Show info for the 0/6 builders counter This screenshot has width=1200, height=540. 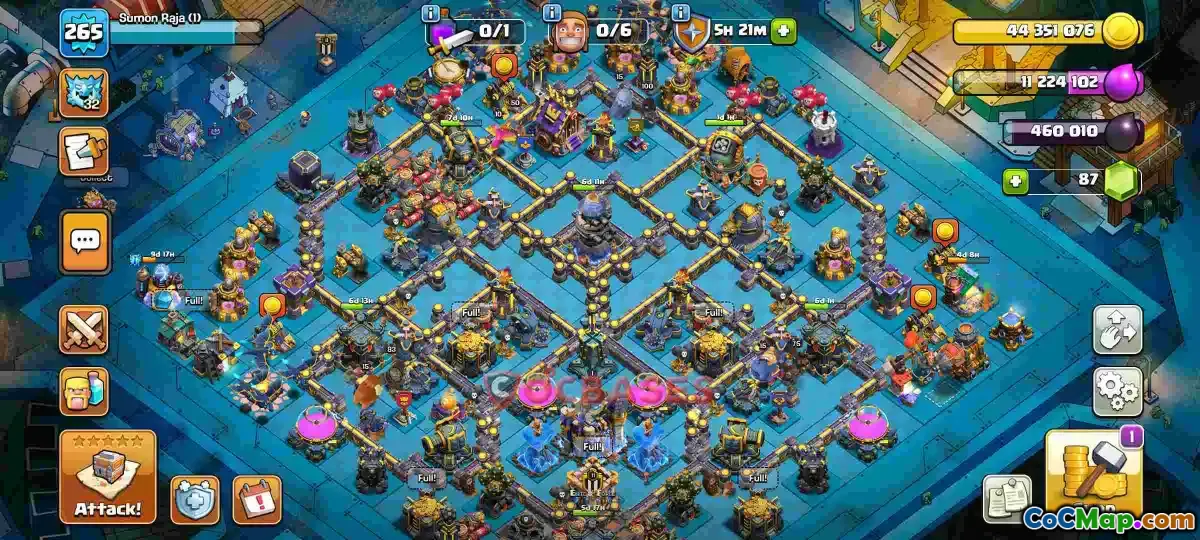pyautogui.click(x=551, y=14)
